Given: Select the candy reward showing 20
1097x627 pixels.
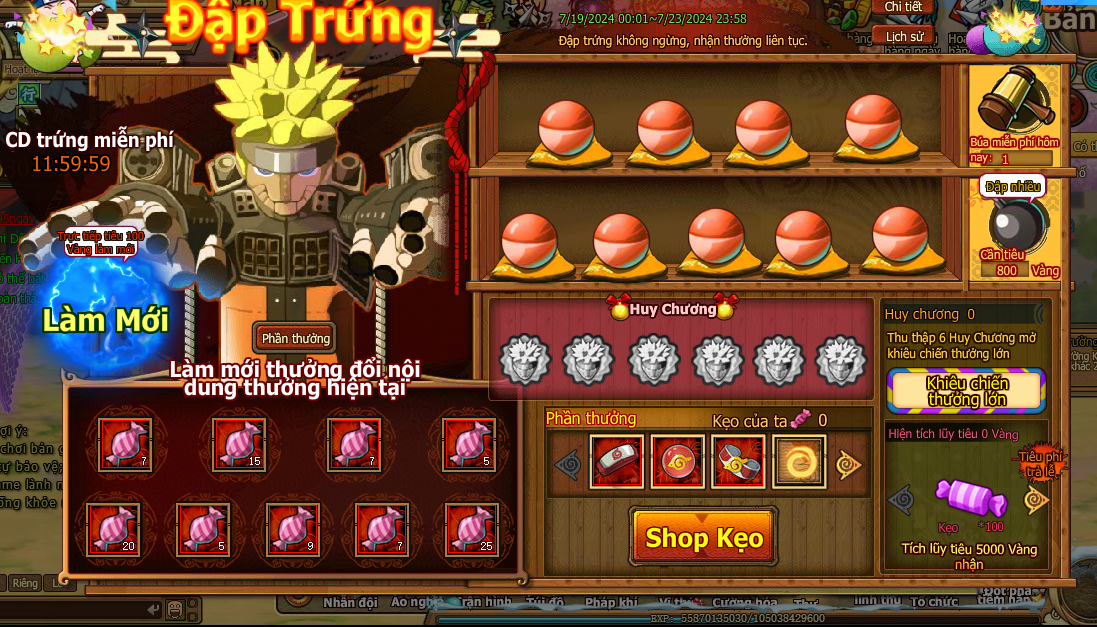Looking at the screenshot, I should [x=113, y=529].
